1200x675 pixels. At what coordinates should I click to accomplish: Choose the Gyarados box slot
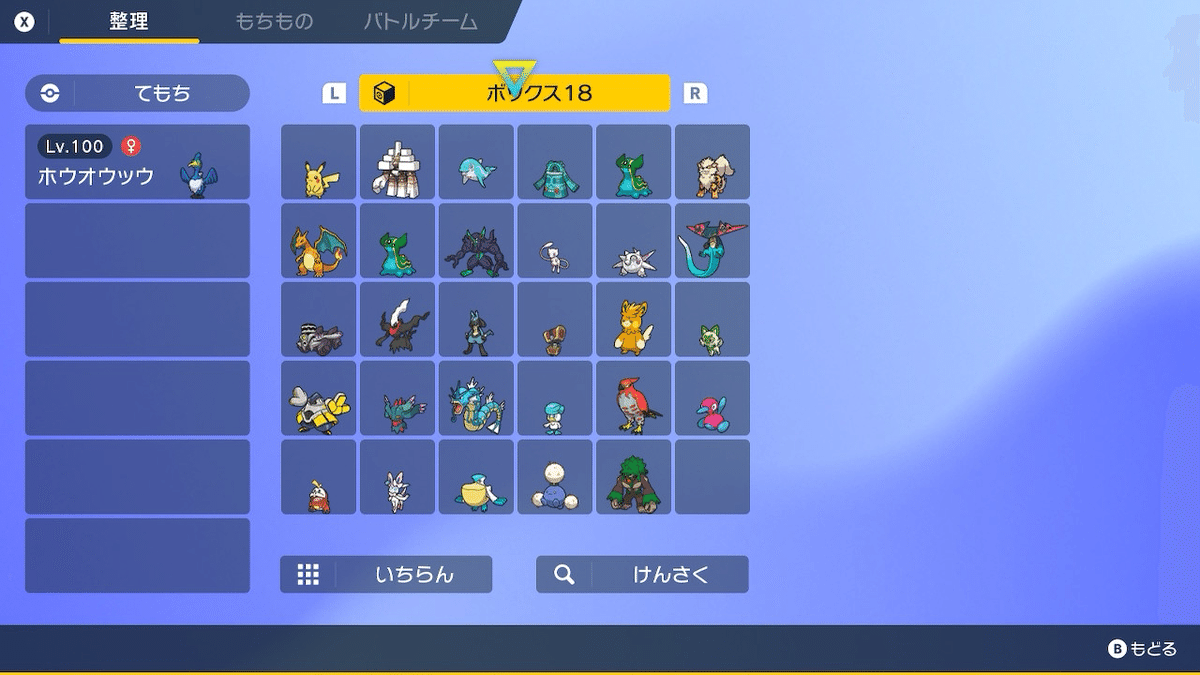click(476, 398)
